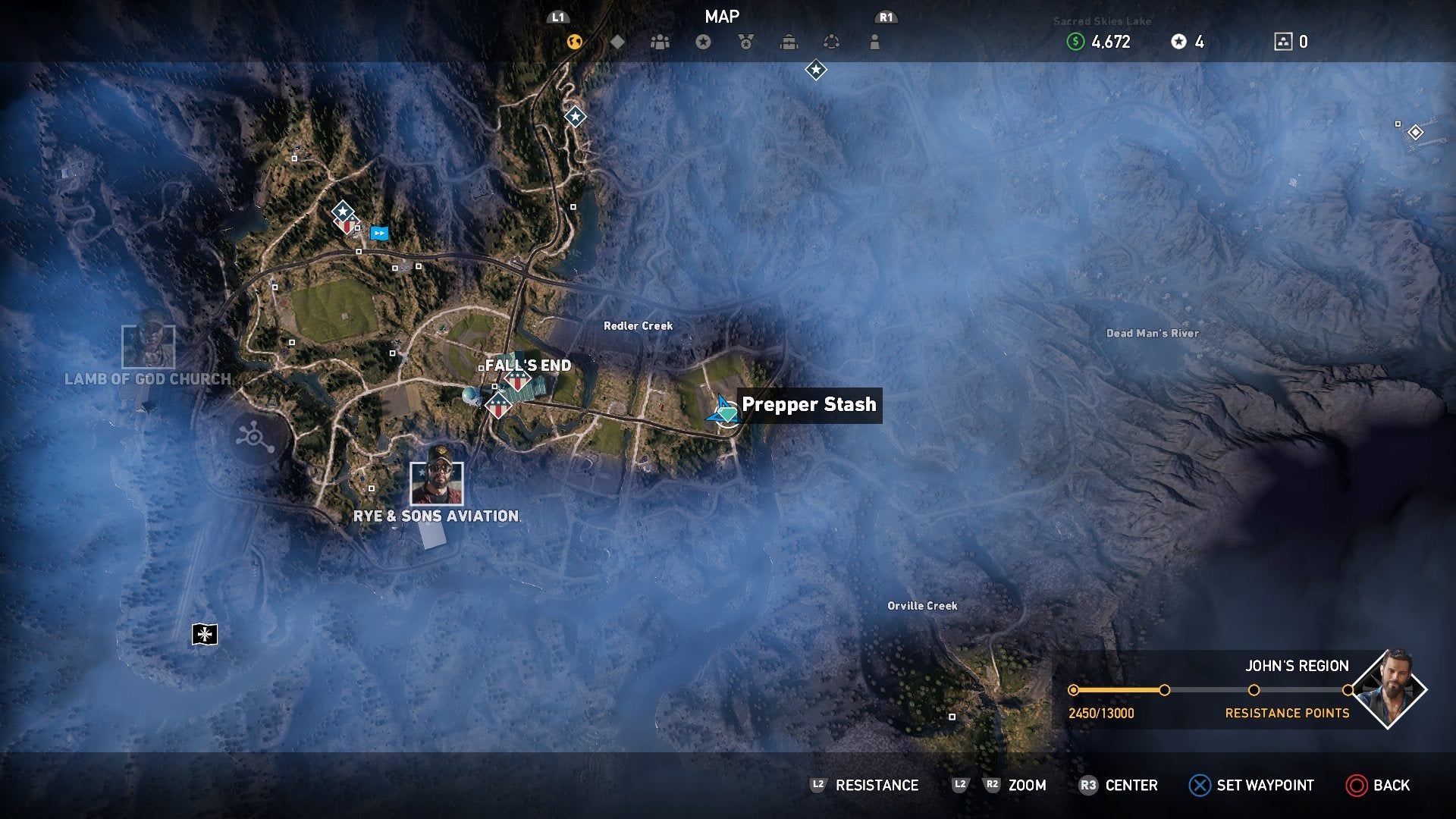Select the diamond missions icon beside the map icon

click(617, 42)
